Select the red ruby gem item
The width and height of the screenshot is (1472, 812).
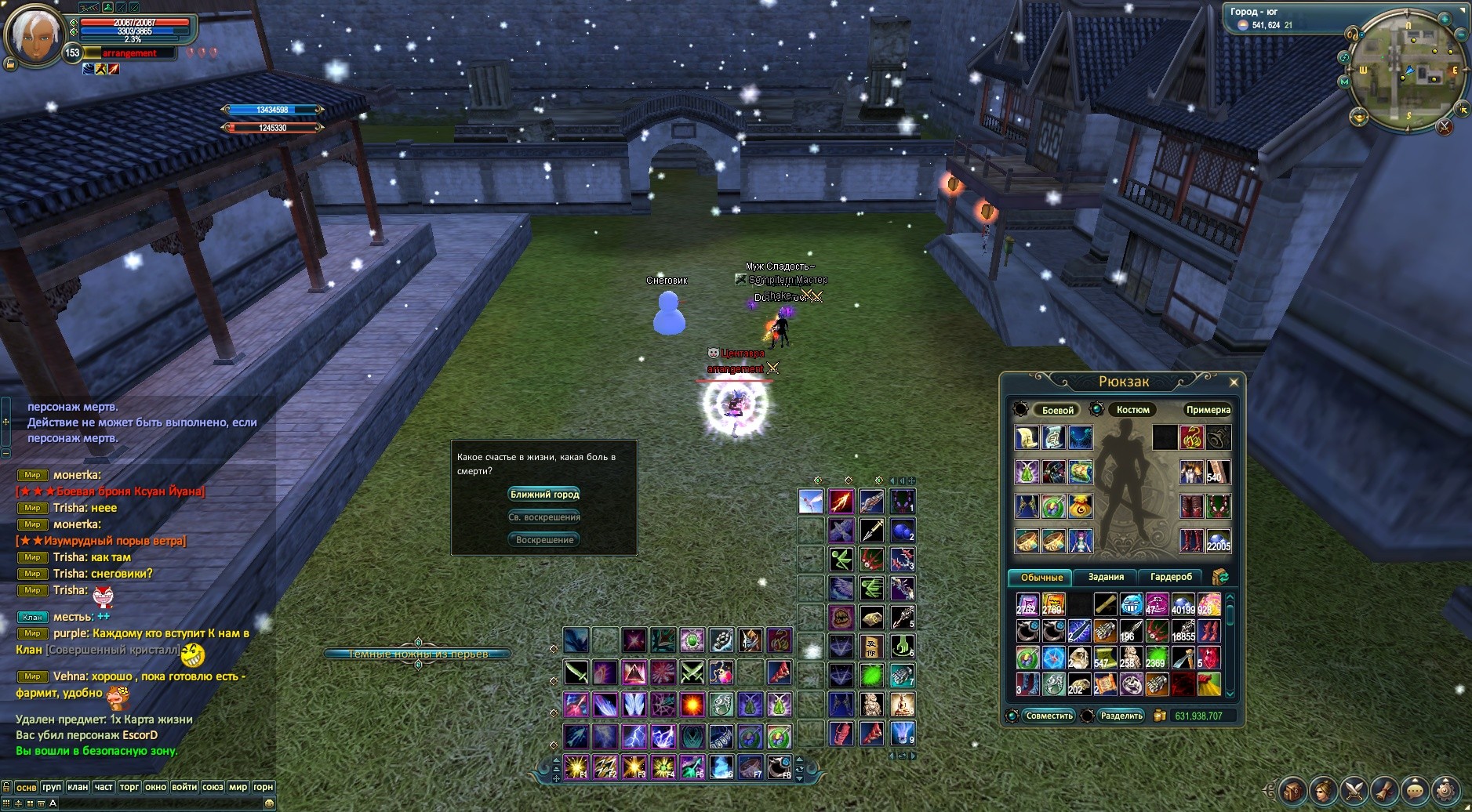1208,657
